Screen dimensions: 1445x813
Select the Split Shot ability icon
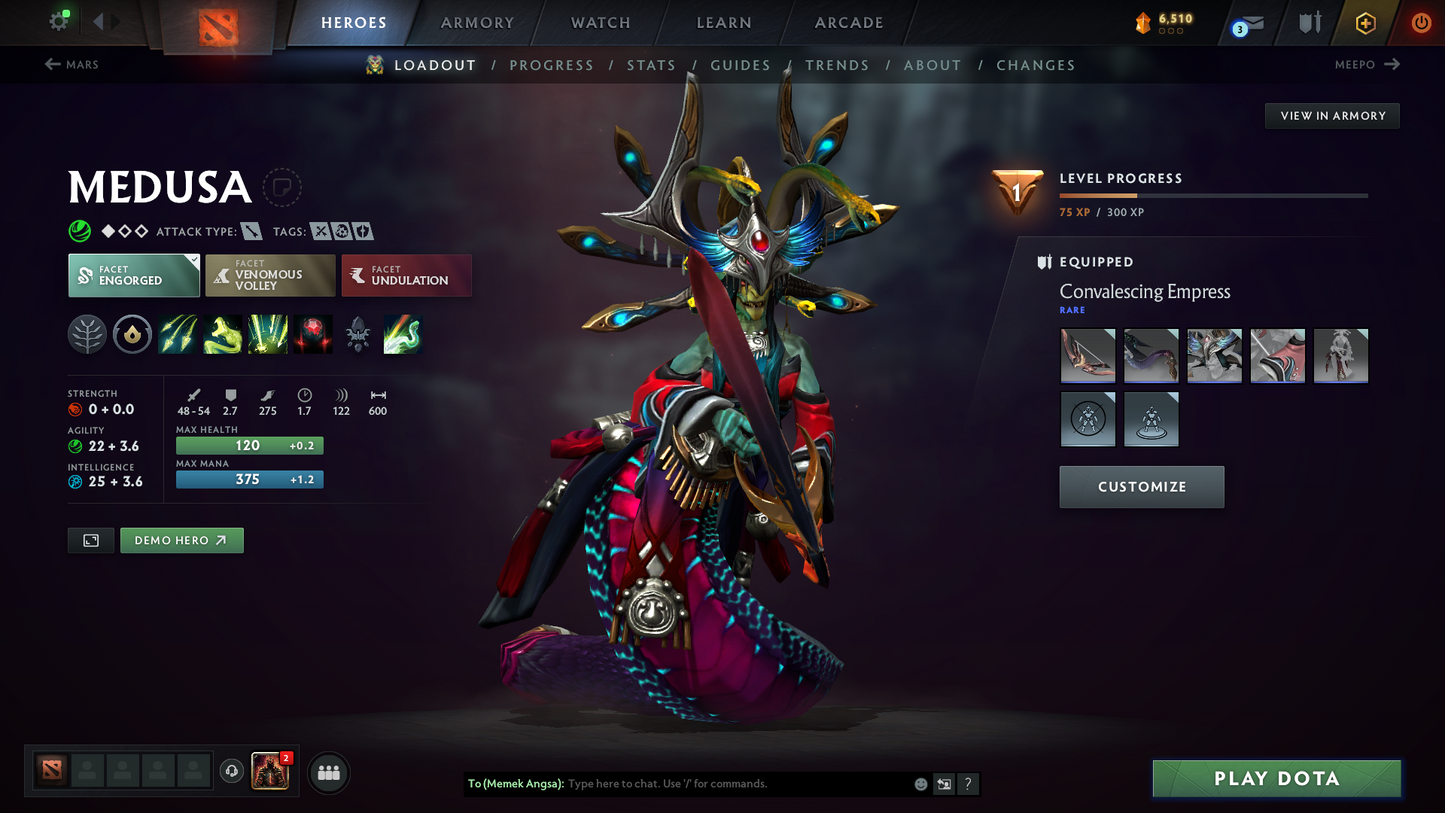point(177,334)
